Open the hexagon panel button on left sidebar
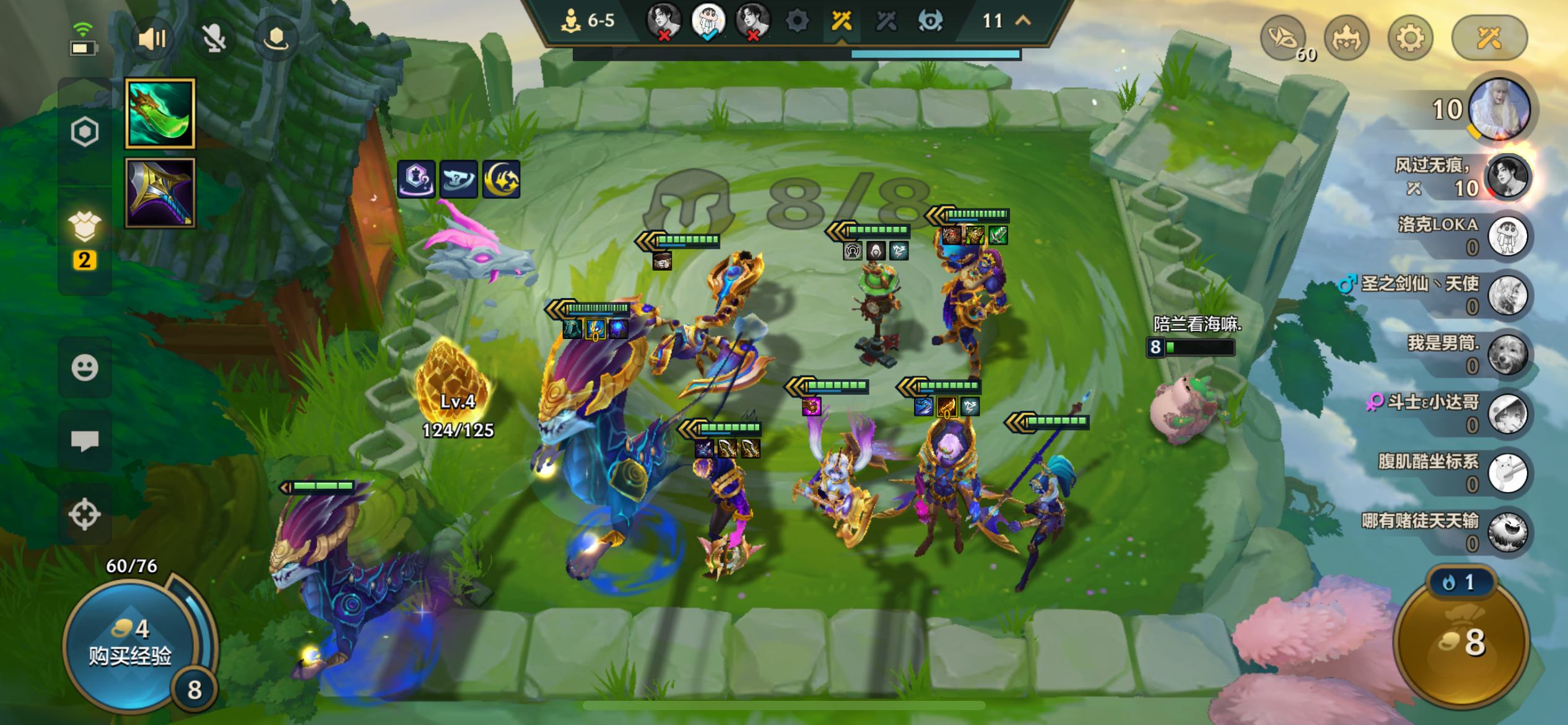Image resolution: width=1568 pixels, height=725 pixels. coord(85,131)
